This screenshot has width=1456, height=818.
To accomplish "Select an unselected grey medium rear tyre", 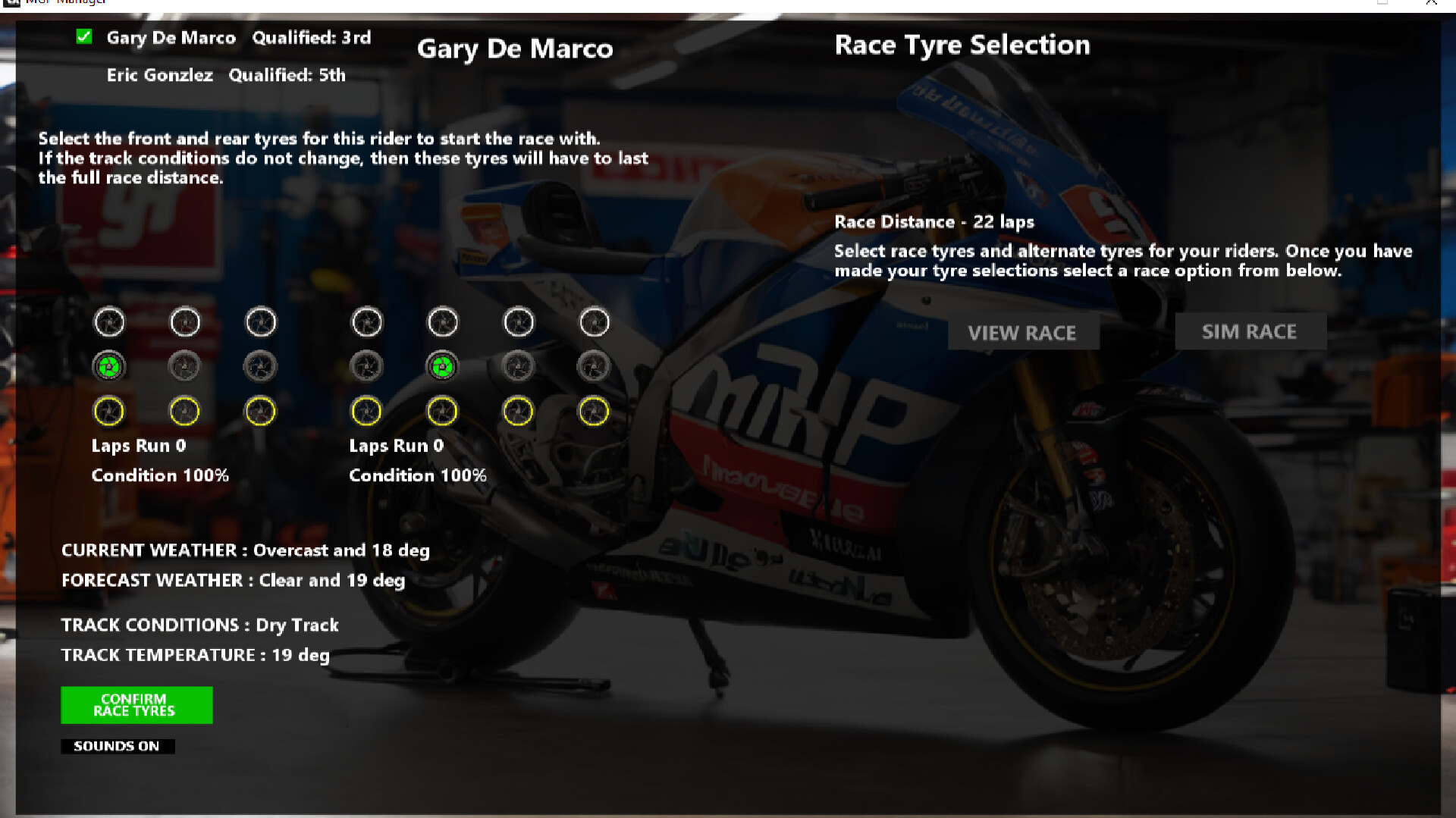I will tap(366, 366).
